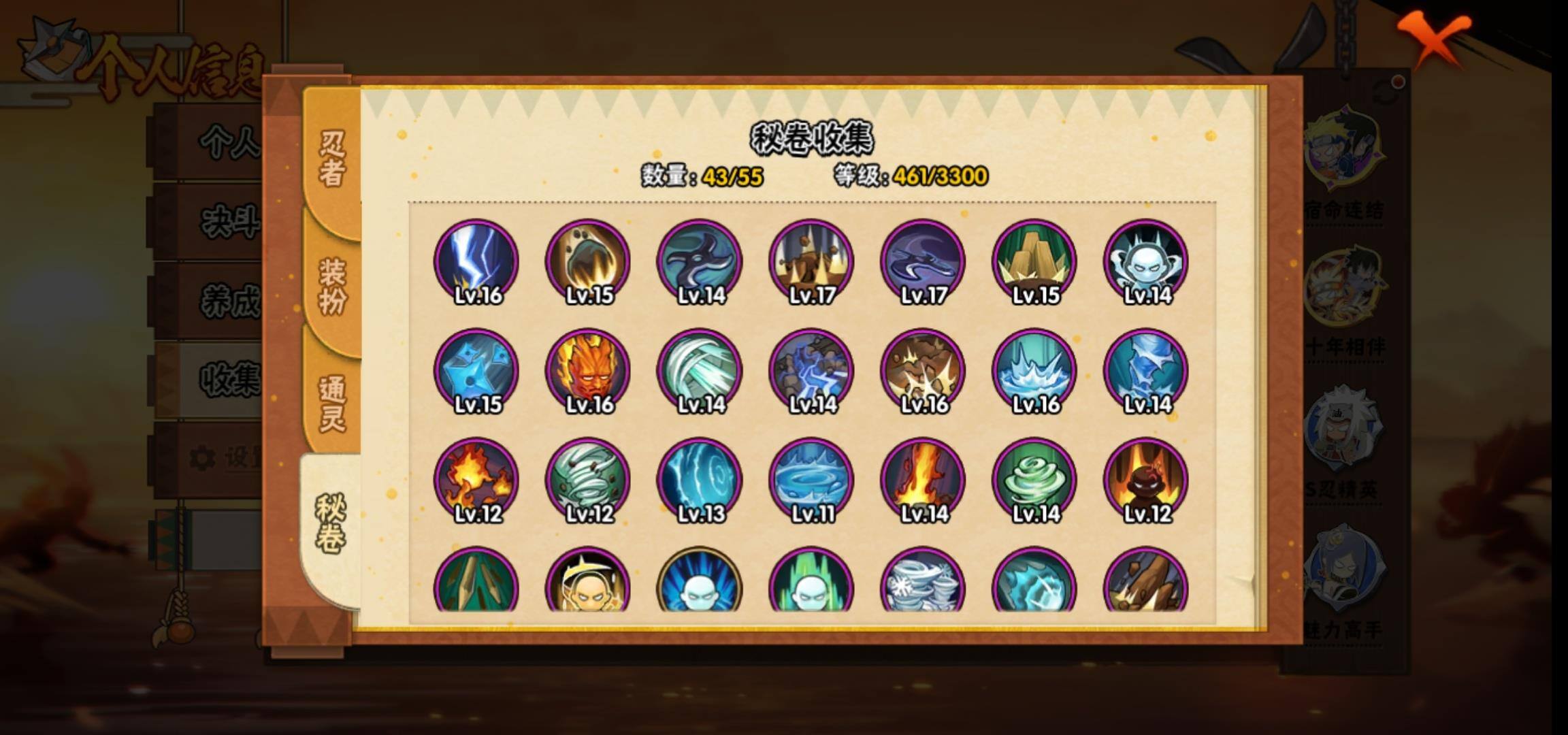Select the 通灵 tab
The height and width of the screenshot is (735, 1568).
point(331,403)
